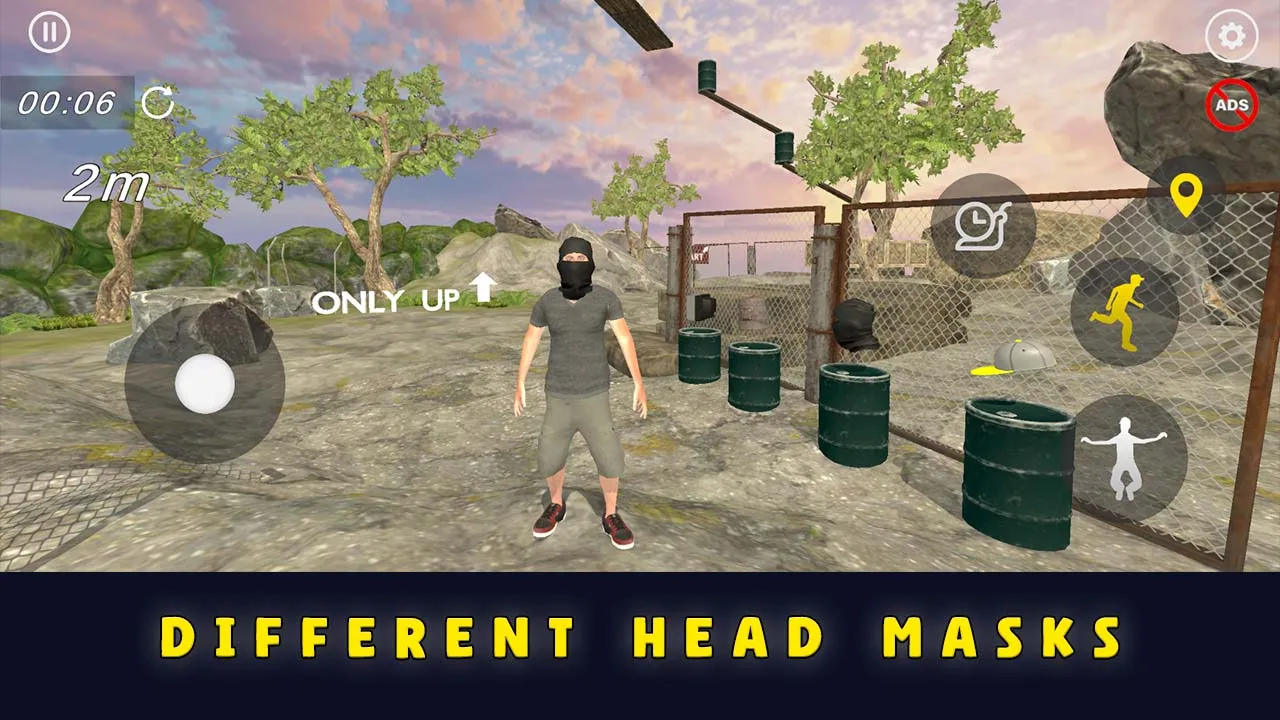Touch the white virtual joystick knob
This screenshot has width=1280, height=720.
205,384
